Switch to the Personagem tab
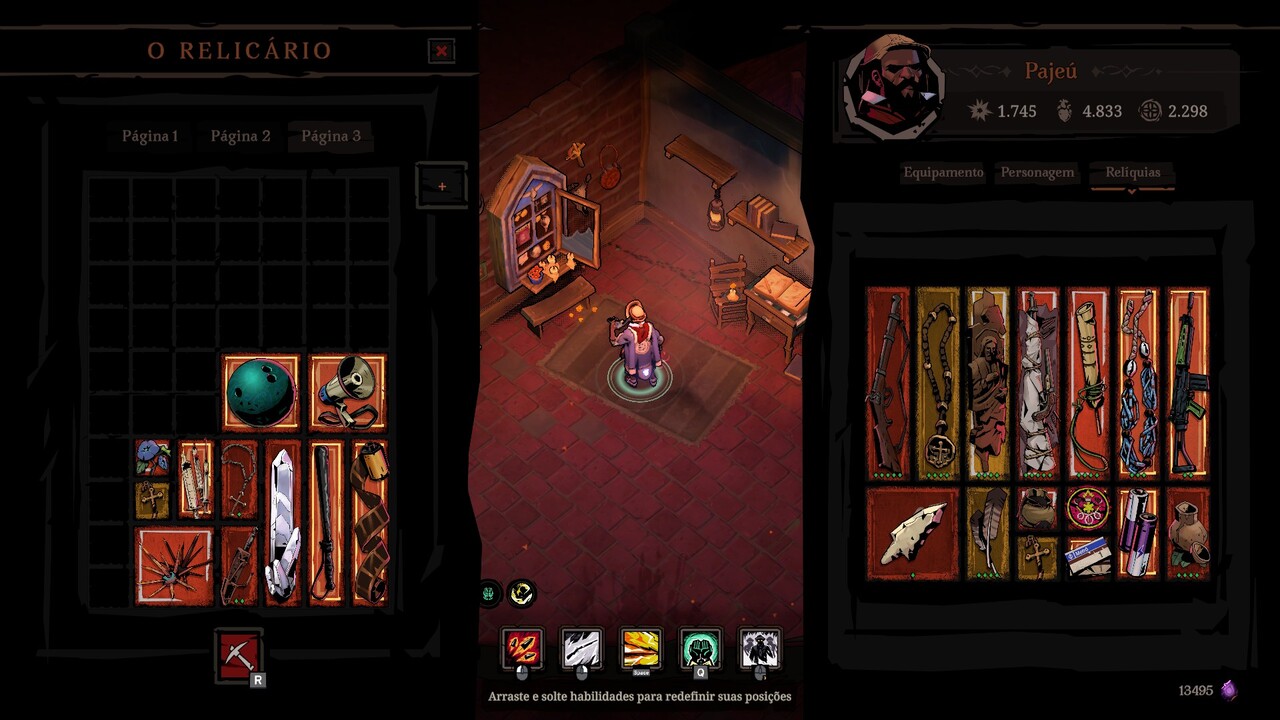Screen dimensions: 1280x720 (1037, 173)
